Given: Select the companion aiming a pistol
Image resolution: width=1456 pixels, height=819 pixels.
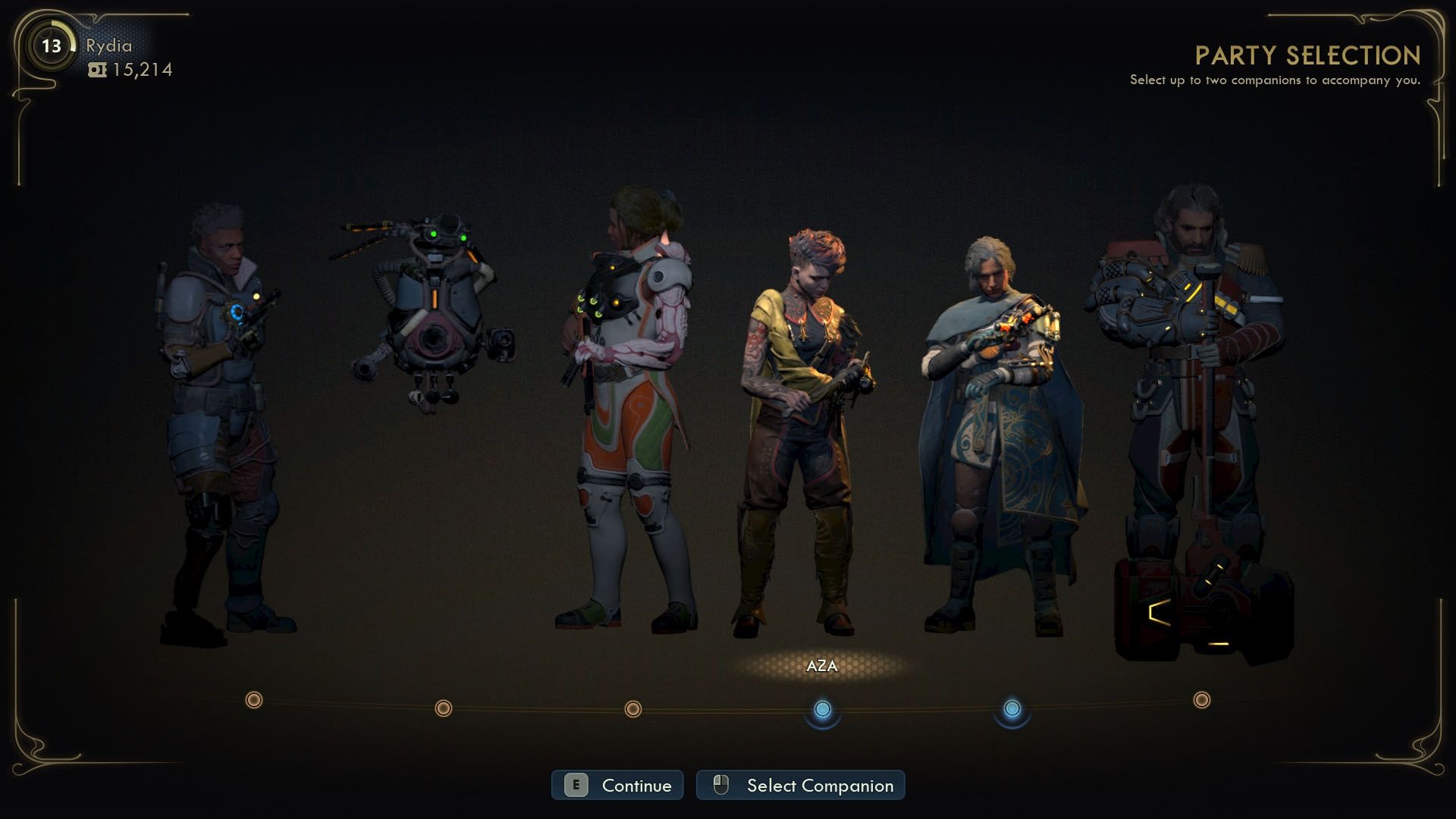Looking at the screenshot, I should pyautogui.click(x=220, y=417).
